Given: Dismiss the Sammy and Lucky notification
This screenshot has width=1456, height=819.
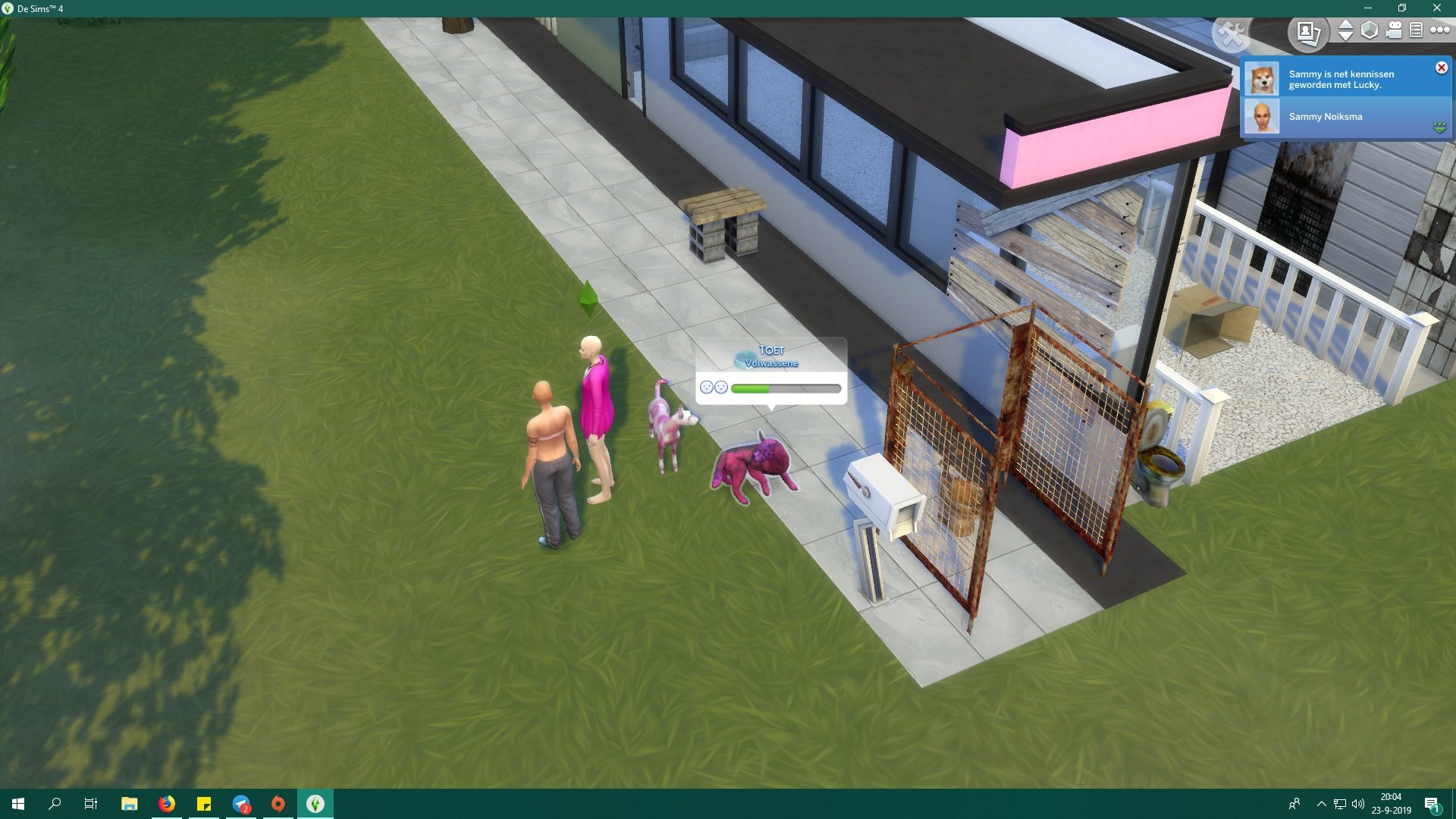Looking at the screenshot, I should pos(1441,68).
